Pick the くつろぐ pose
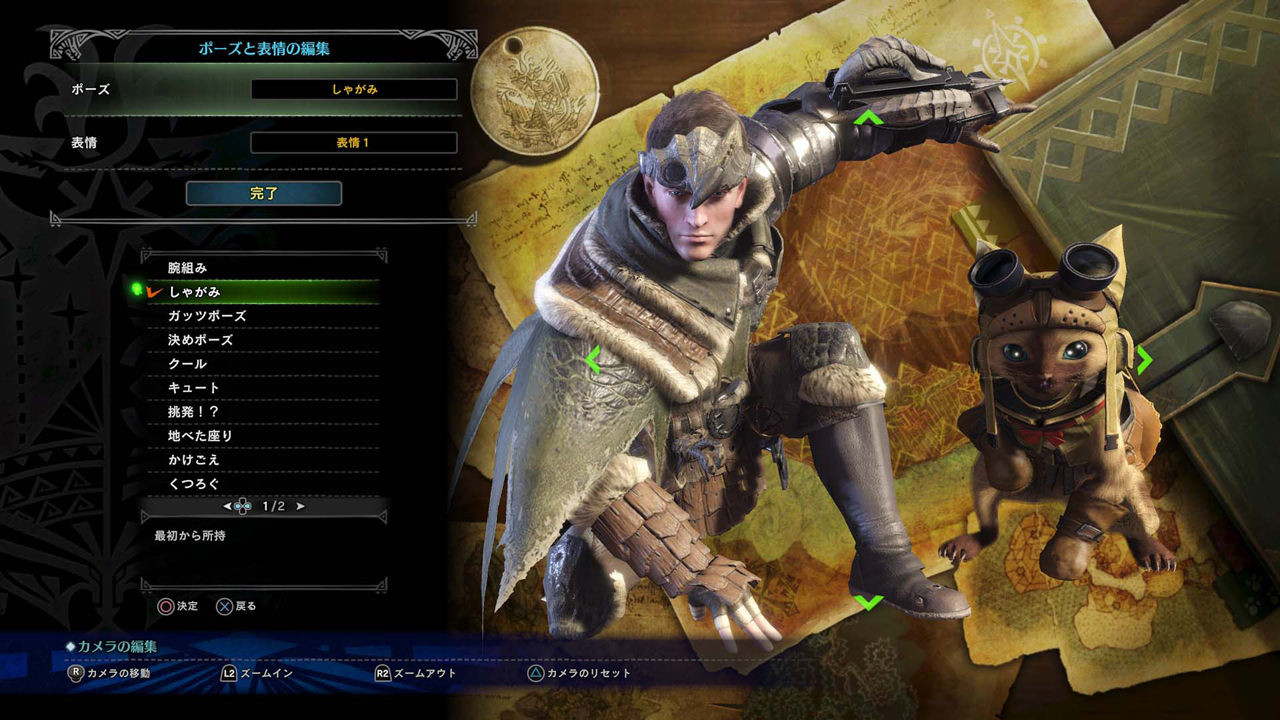This screenshot has width=1280, height=720. (x=262, y=484)
